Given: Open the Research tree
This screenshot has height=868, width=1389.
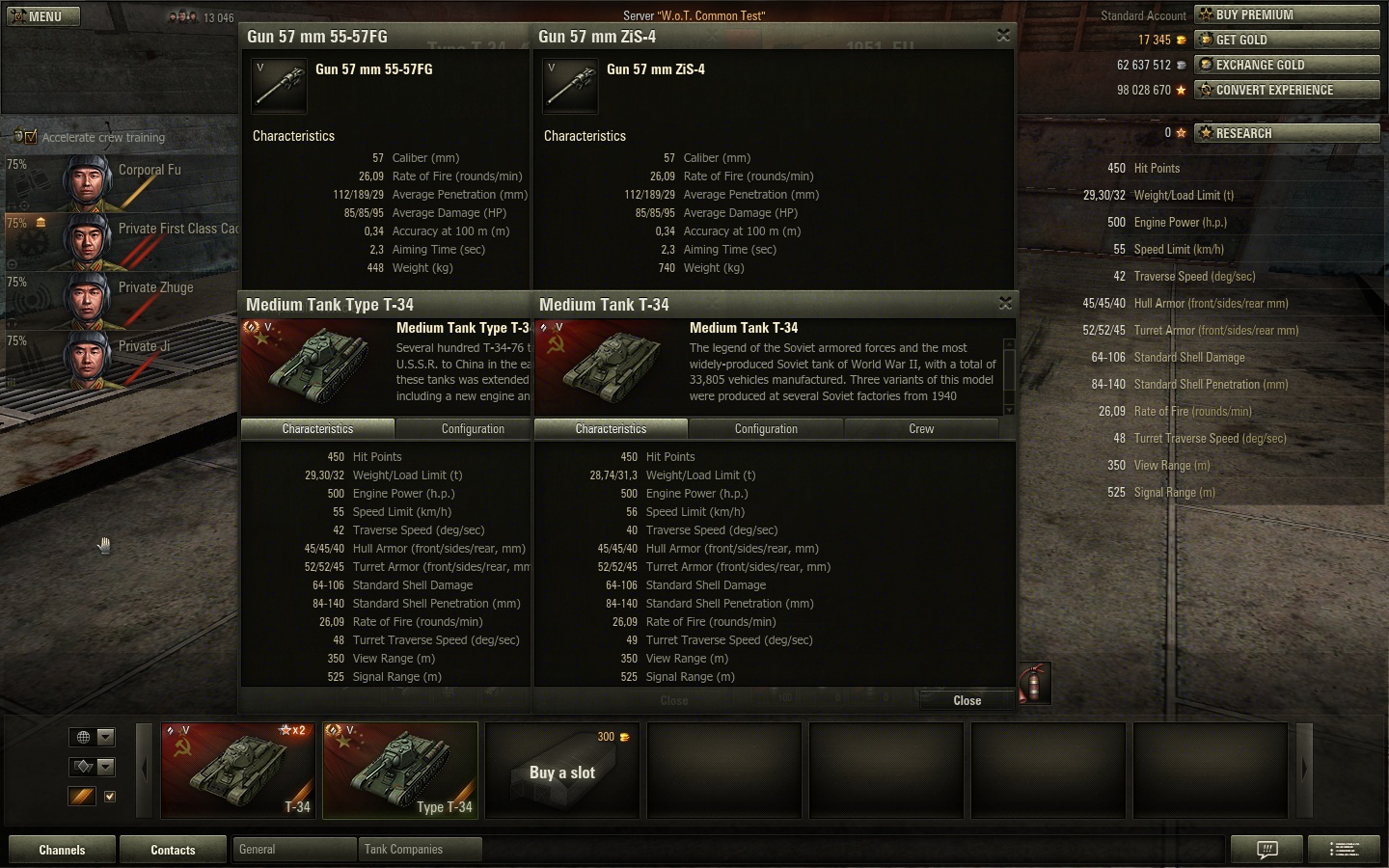Looking at the screenshot, I should click(x=1287, y=133).
